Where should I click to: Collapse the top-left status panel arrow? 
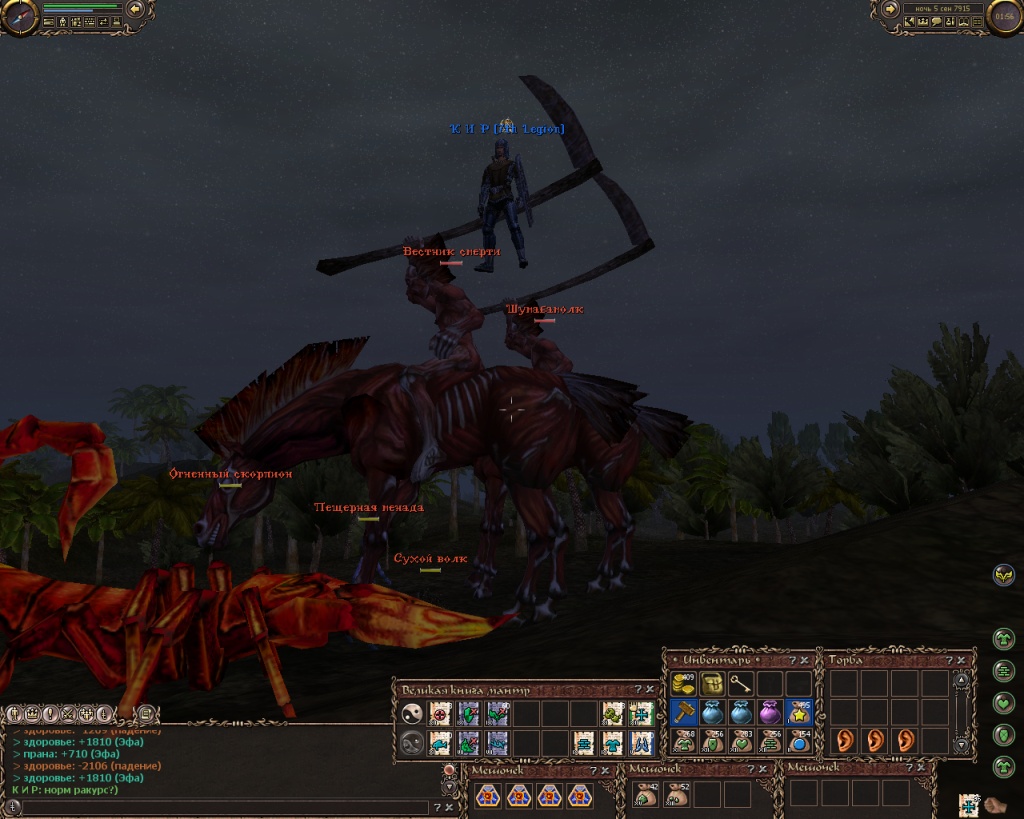click(136, 10)
